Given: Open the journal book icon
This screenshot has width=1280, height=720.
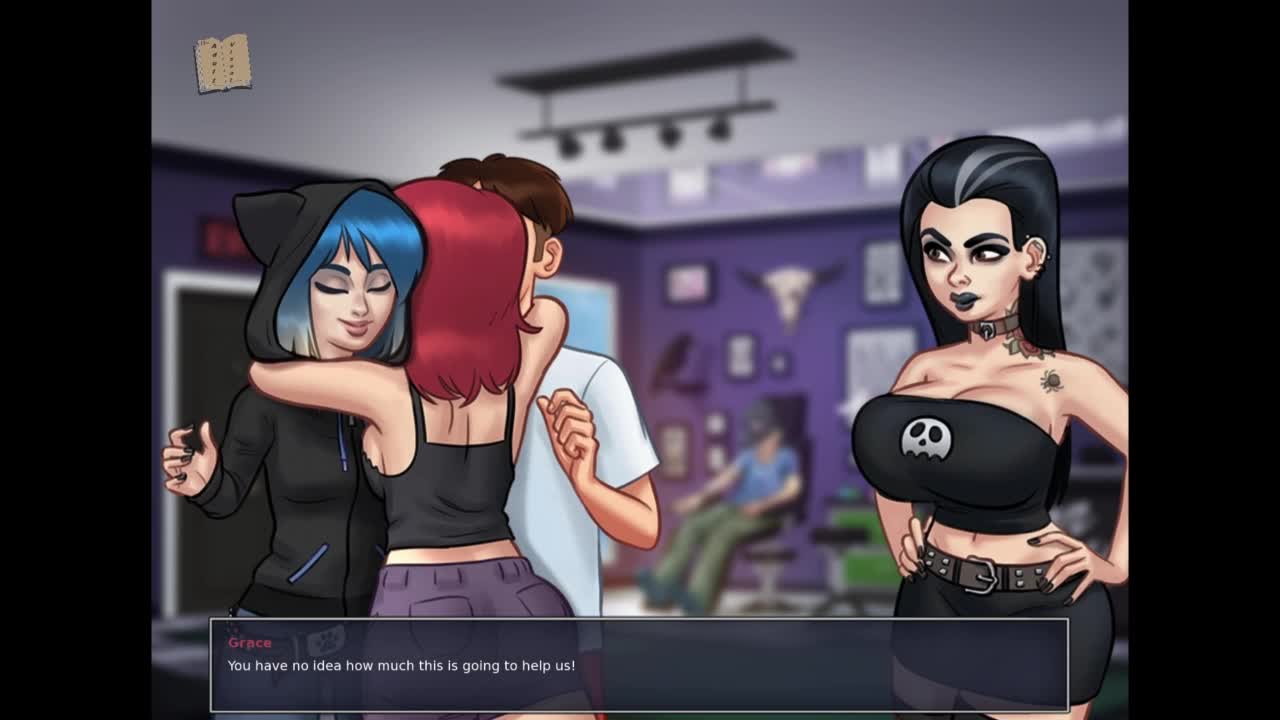Looking at the screenshot, I should tap(222, 64).
